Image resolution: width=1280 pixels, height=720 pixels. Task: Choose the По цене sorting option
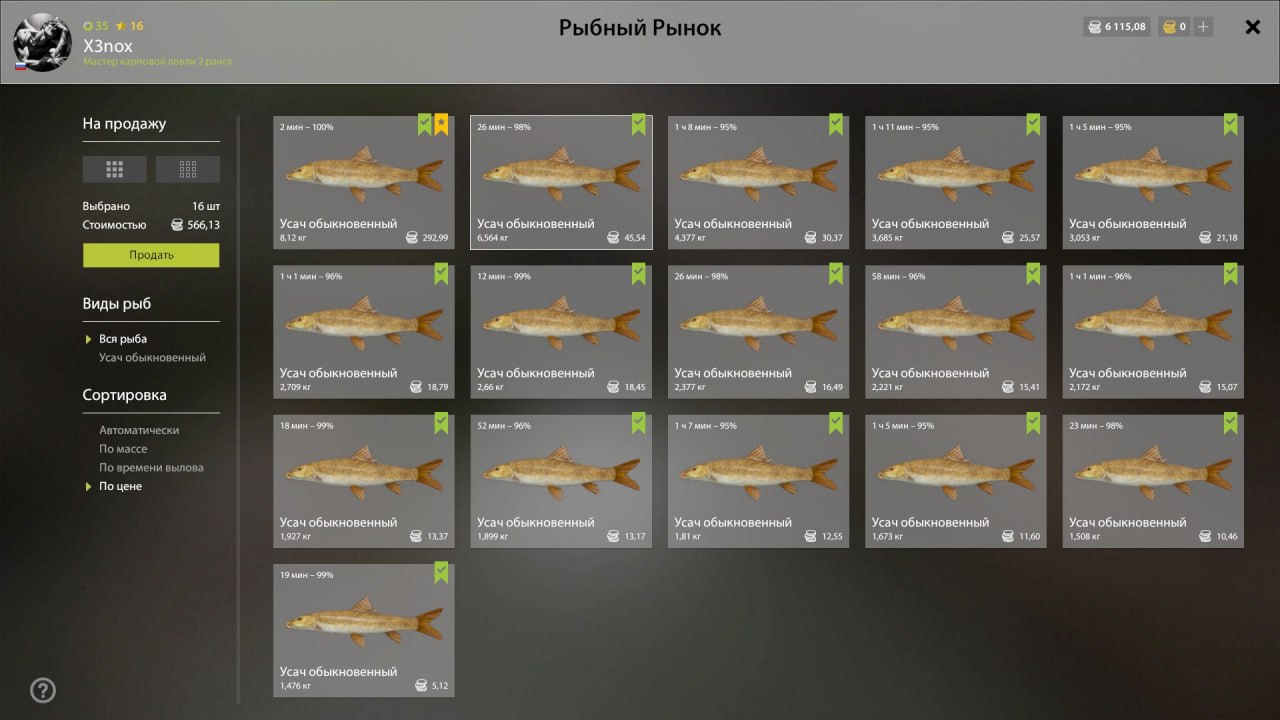[120, 486]
